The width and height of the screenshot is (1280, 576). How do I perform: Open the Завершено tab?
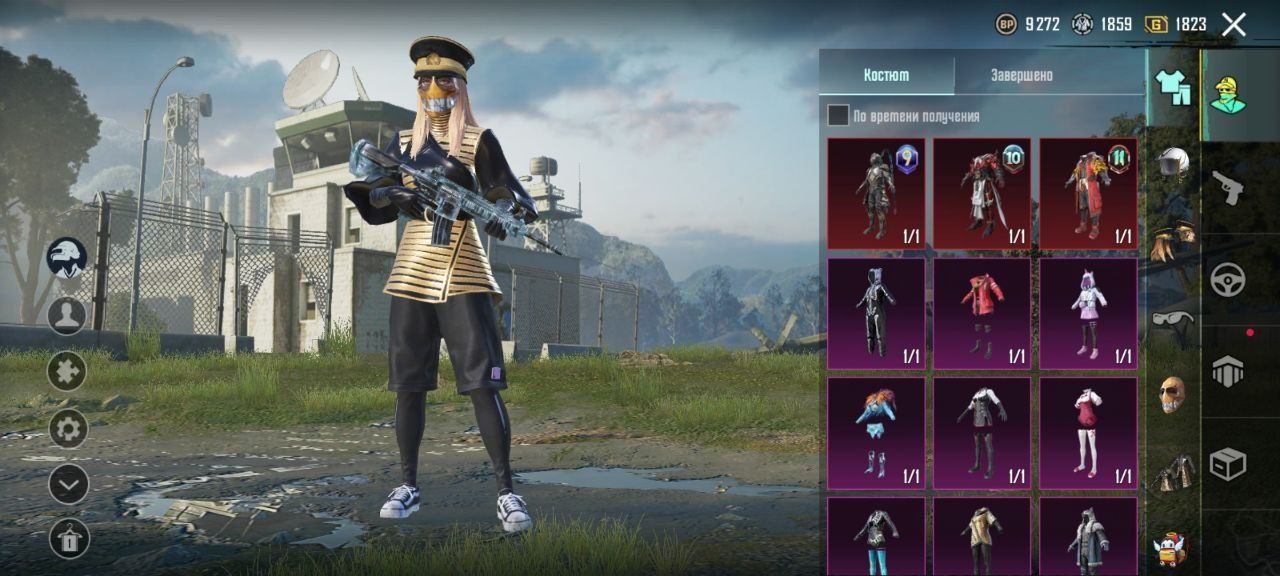[x=1021, y=75]
